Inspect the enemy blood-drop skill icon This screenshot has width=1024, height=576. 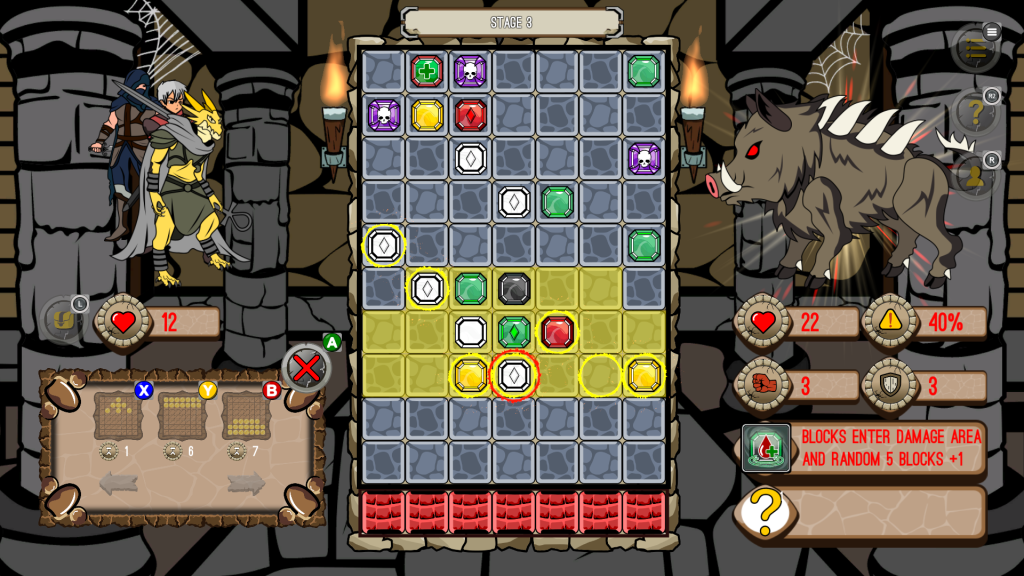click(x=767, y=448)
